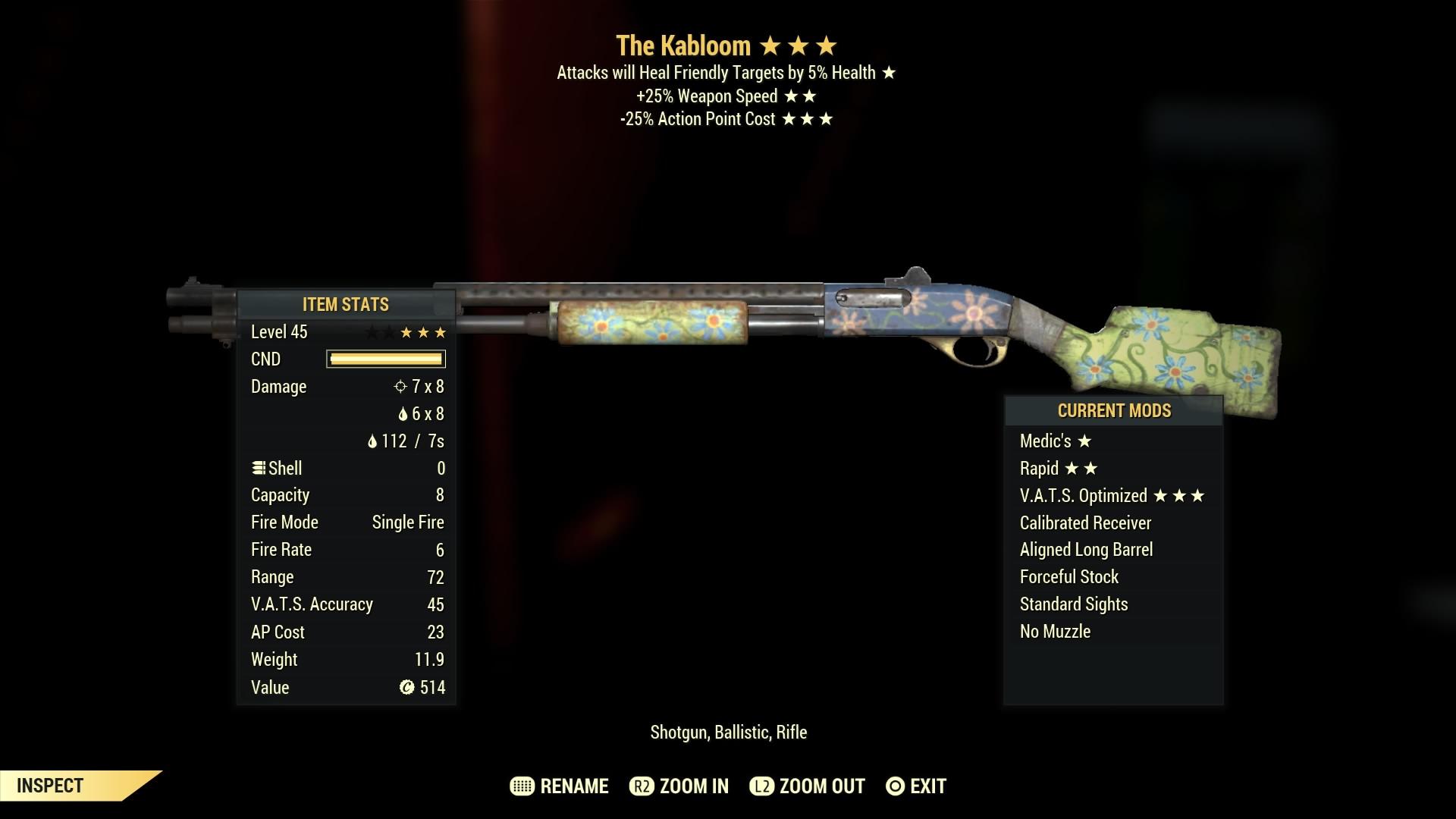Viewport: 1456px width, 819px height.
Task: Switch to the INSPECT tab
Action: tap(49, 785)
